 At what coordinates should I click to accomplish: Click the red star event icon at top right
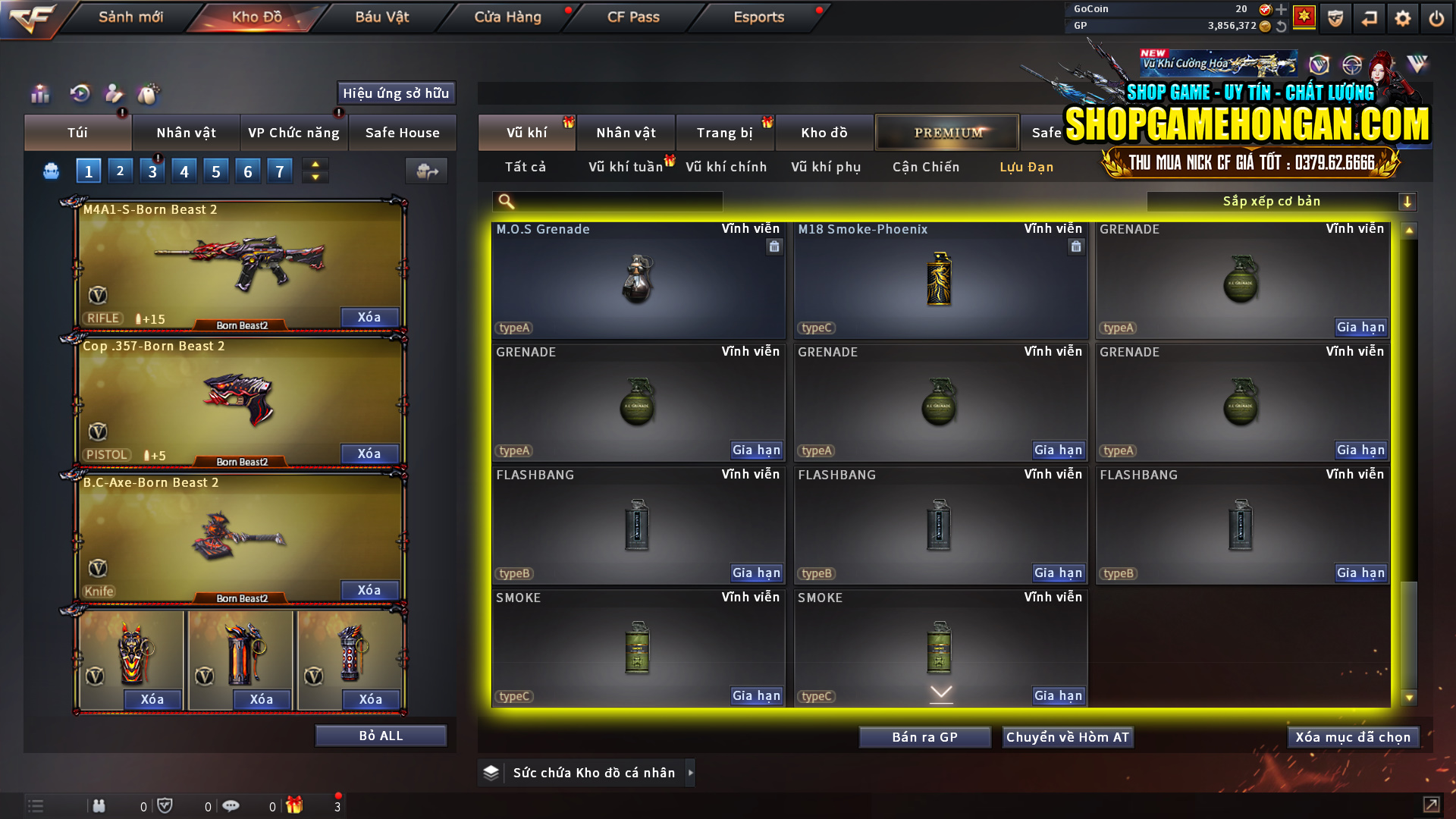(x=1306, y=17)
